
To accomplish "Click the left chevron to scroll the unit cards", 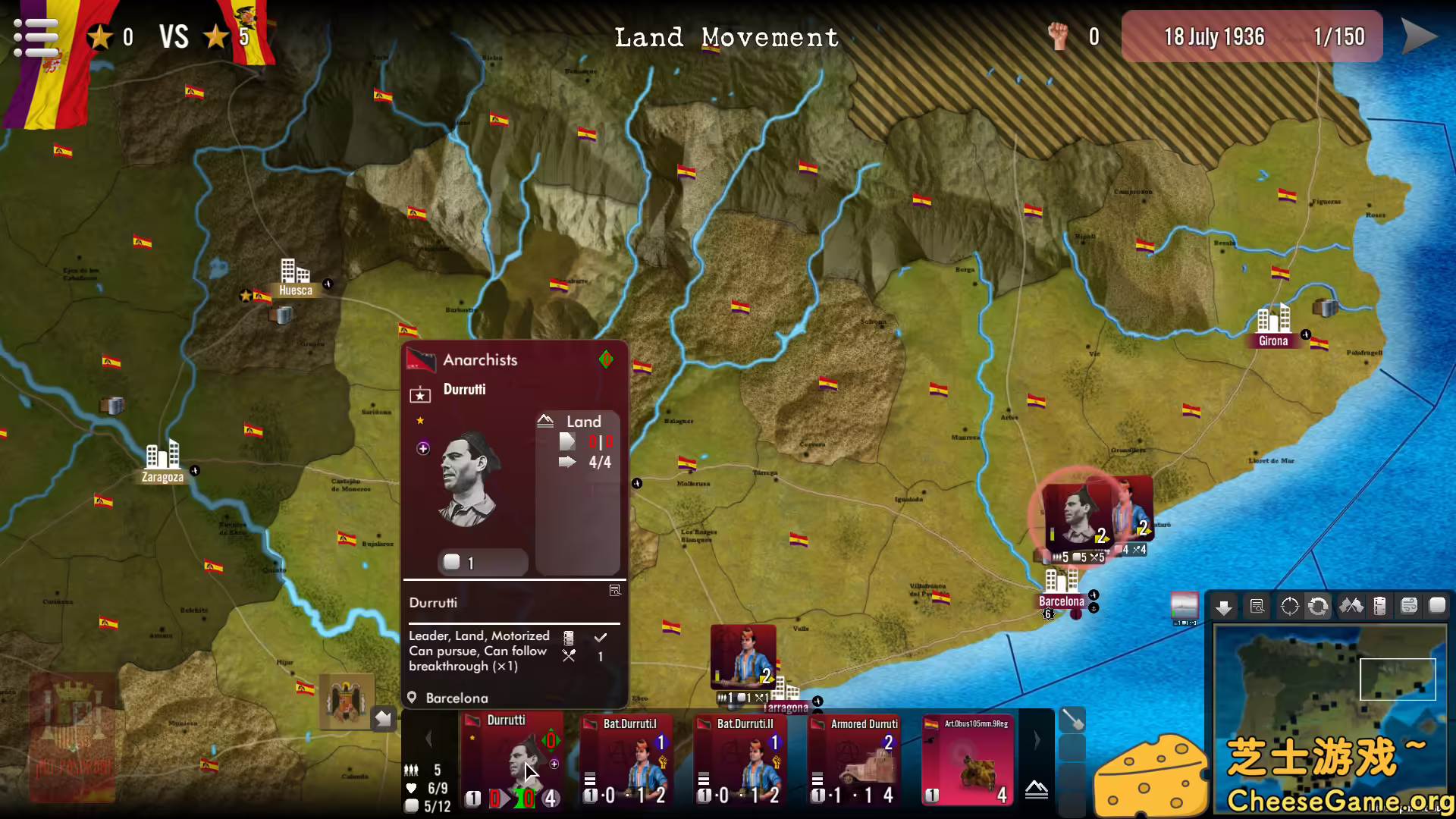I will click(429, 739).
